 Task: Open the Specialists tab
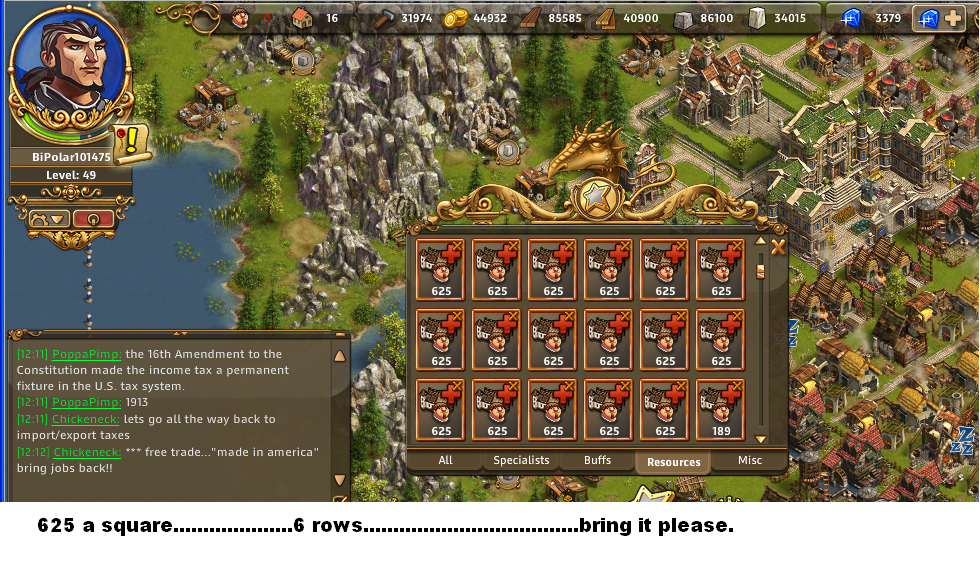[521, 461]
